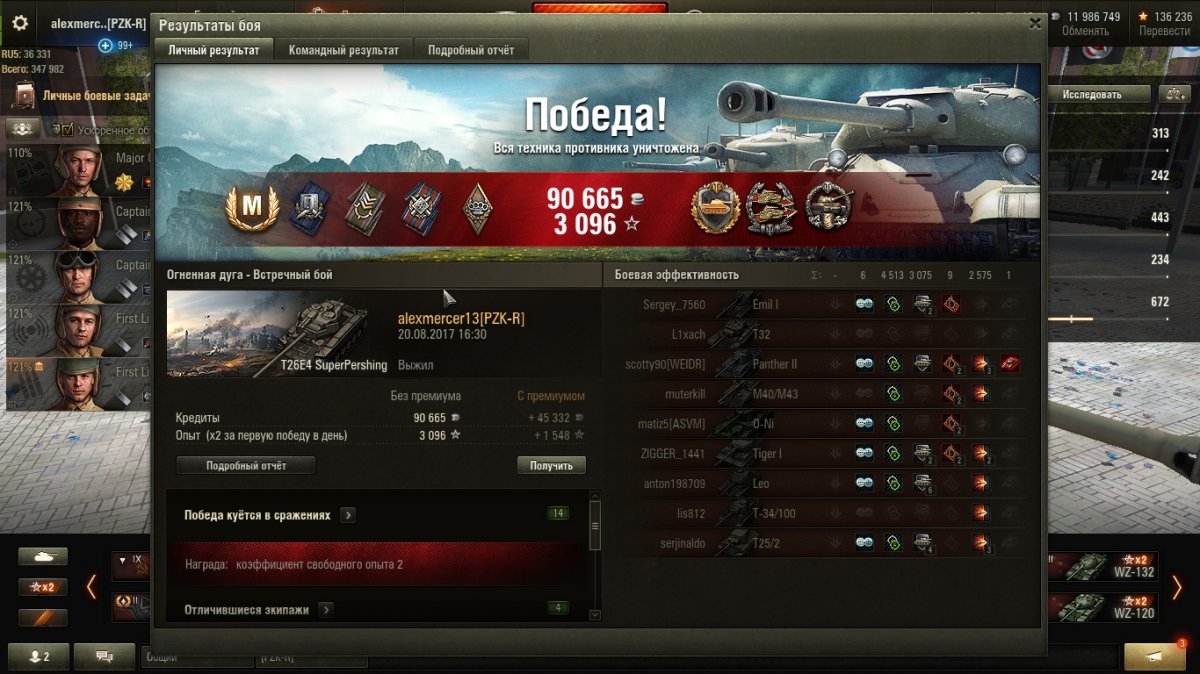The image size is (1200, 674).
Task: Choose the scotty90 Panther II row
Action: (x=820, y=364)
